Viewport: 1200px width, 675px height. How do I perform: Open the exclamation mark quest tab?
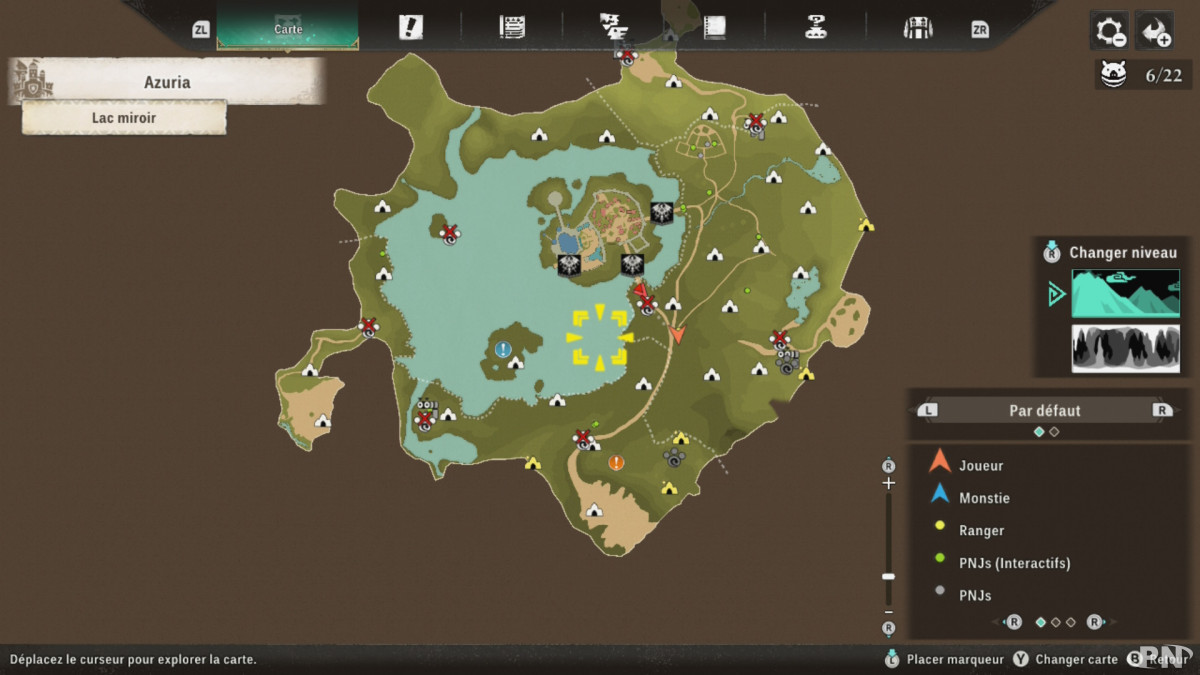coord(410,28)
